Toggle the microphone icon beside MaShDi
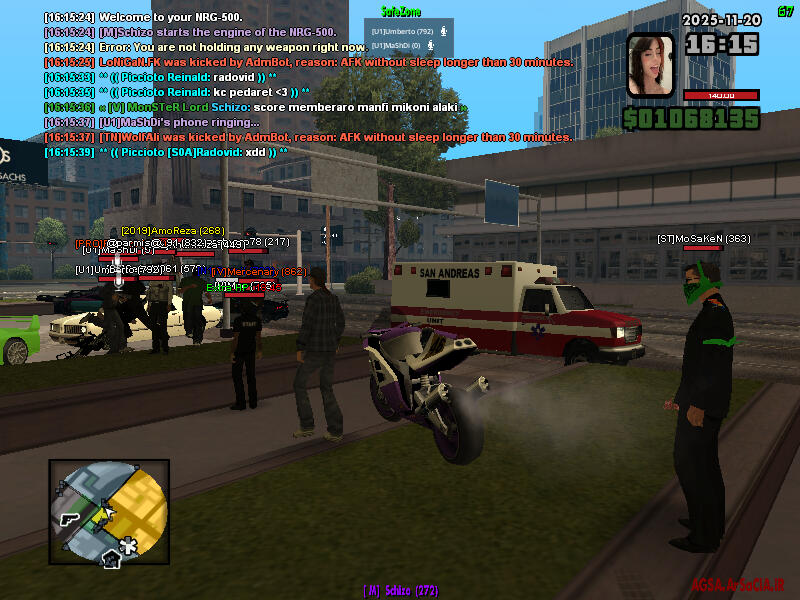This screenshot has width=800, height=600. pyautogui.click(x=430, y=45)
